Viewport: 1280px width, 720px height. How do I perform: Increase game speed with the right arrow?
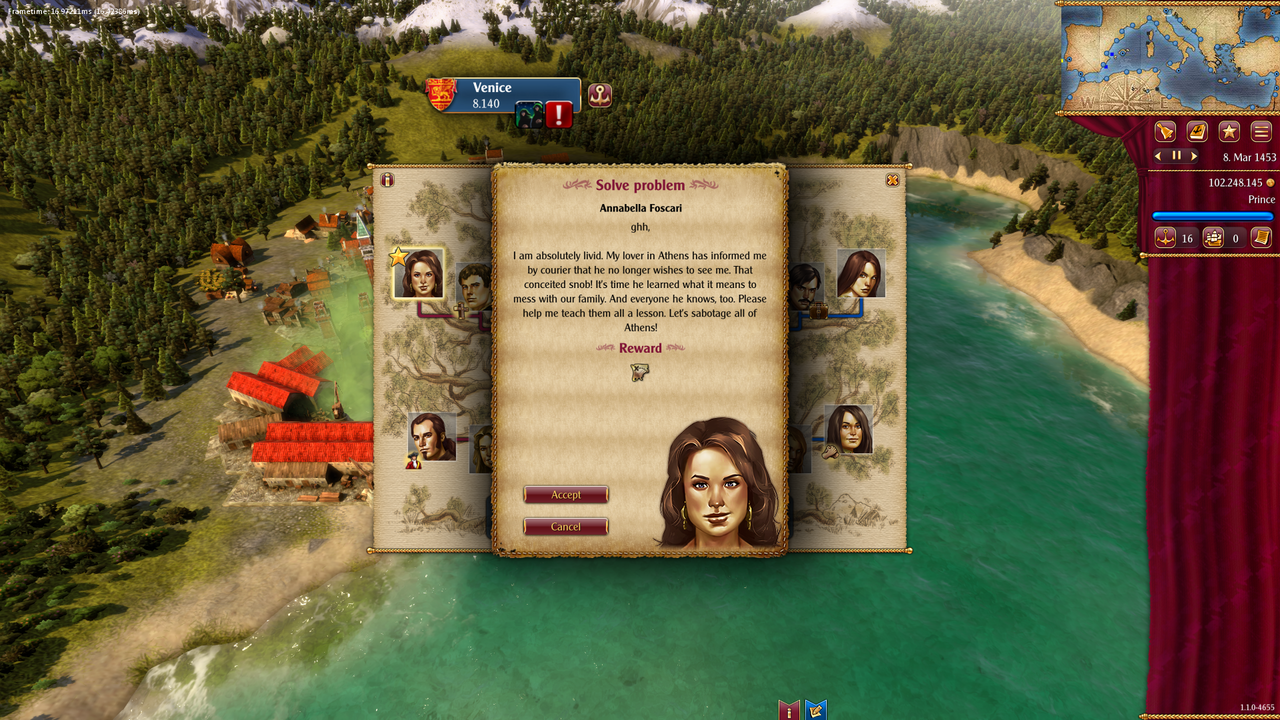click(1193, 155)
